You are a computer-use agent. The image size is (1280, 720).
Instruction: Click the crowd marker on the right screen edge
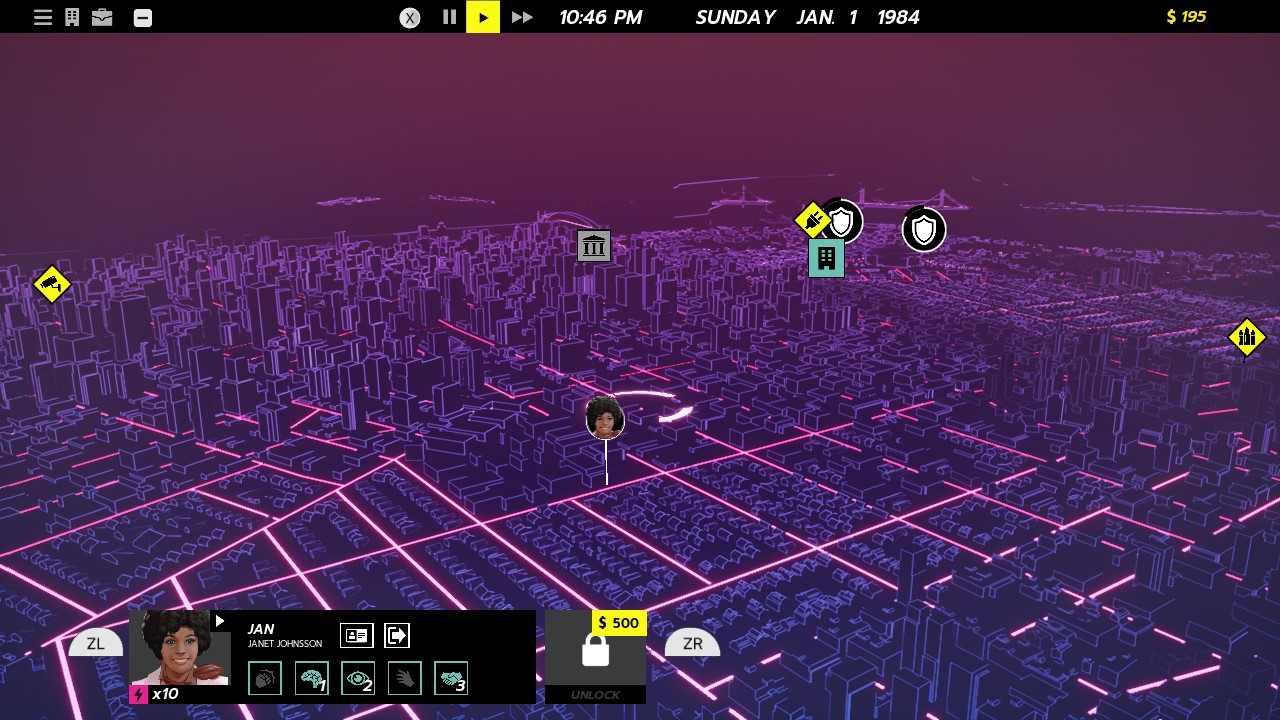coord(1247,337)
